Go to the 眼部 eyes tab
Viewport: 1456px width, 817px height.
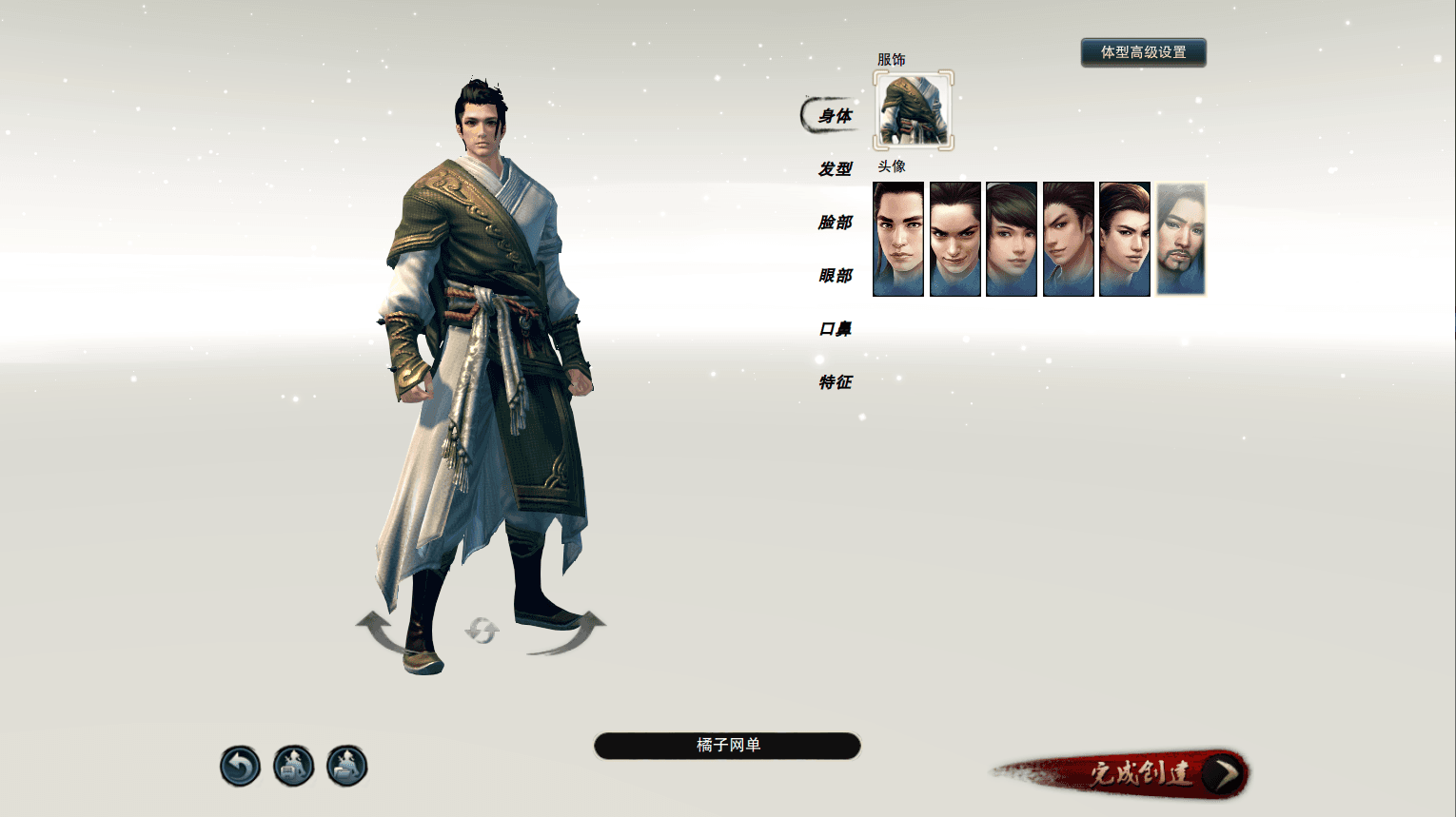(x=835, y=276)
